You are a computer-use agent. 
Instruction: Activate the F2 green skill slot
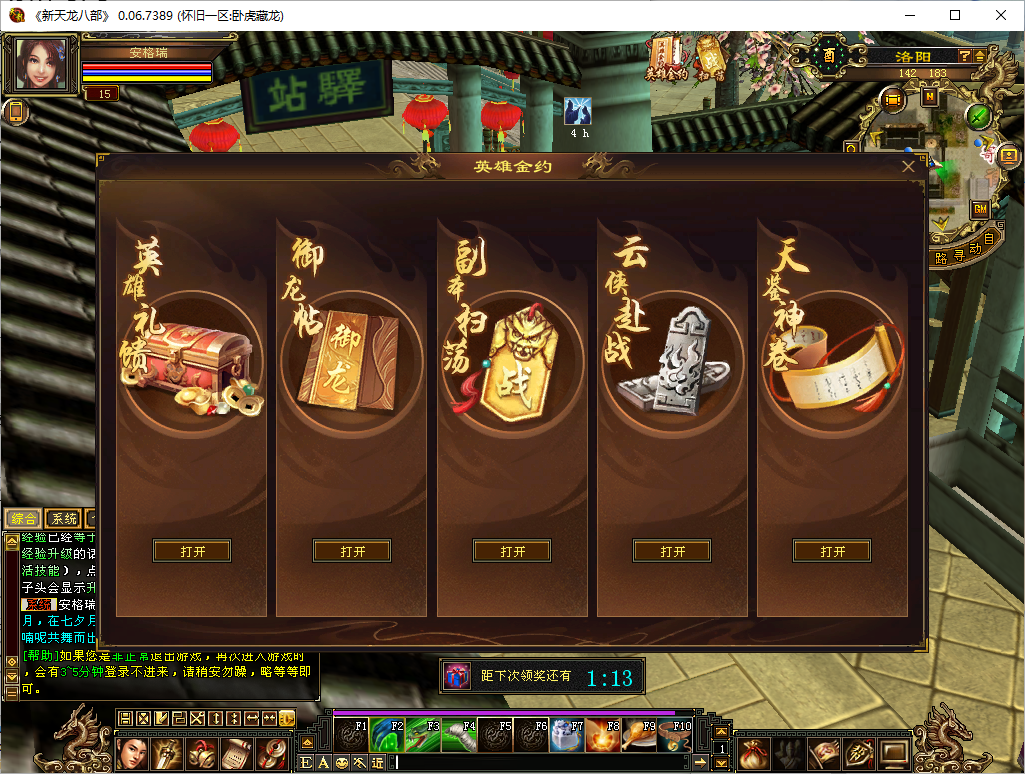point(386,735)
